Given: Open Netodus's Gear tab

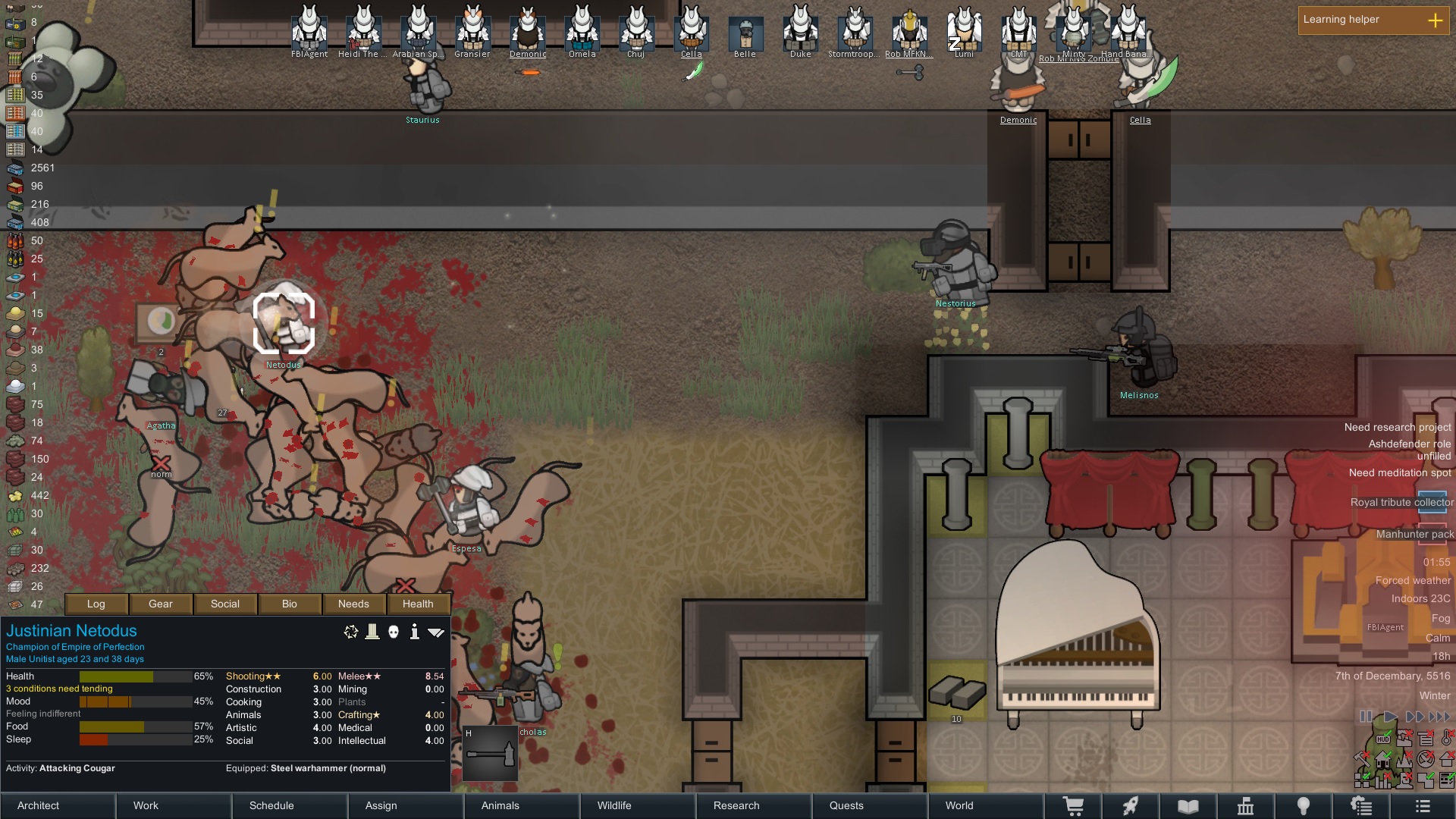Looking at the screenshot, I should point(161,604).
